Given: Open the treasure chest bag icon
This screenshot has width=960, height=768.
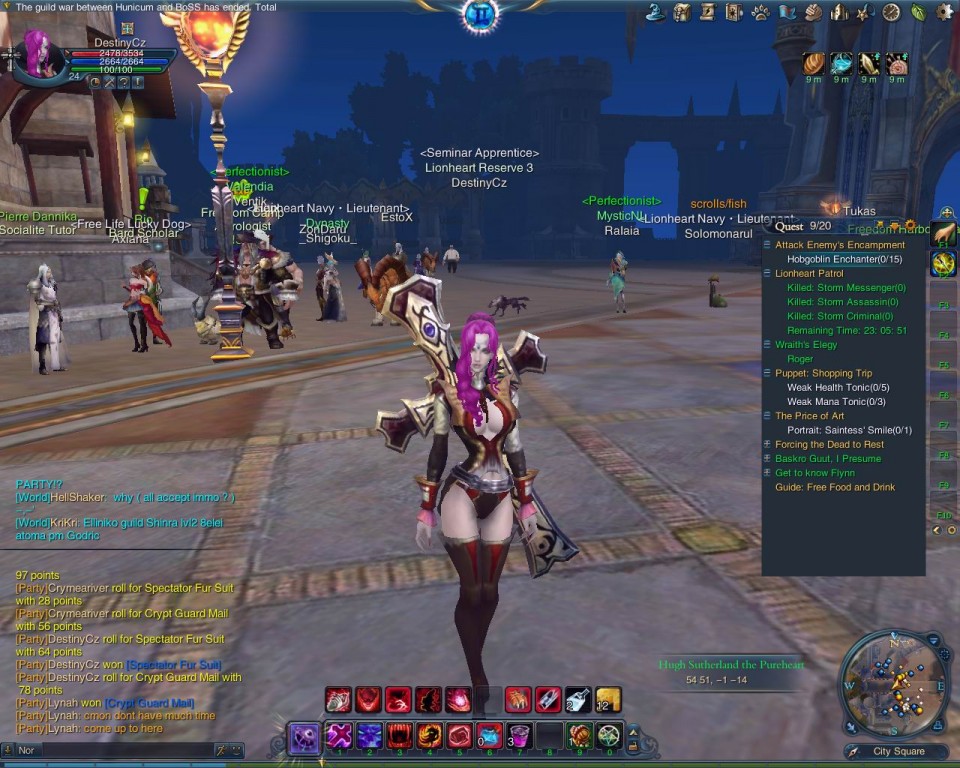Looking at the screenshot, I should pyautogui.click(x=682, y=12).
